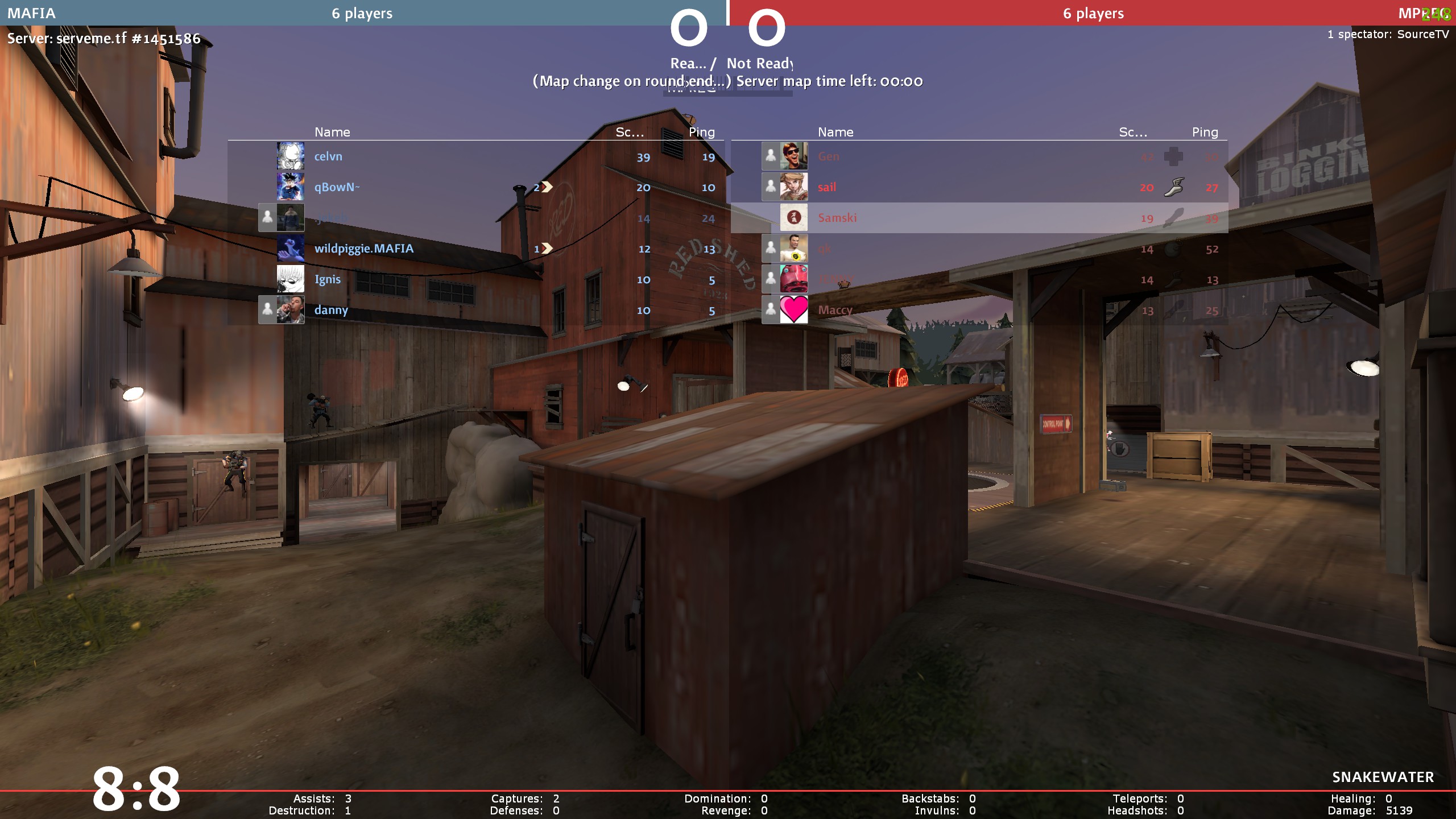Image resolution: width=1456 pixels, height=819 pixels.
Task: Open Ignis's white-haired avatar
Action: coord(291,279)
